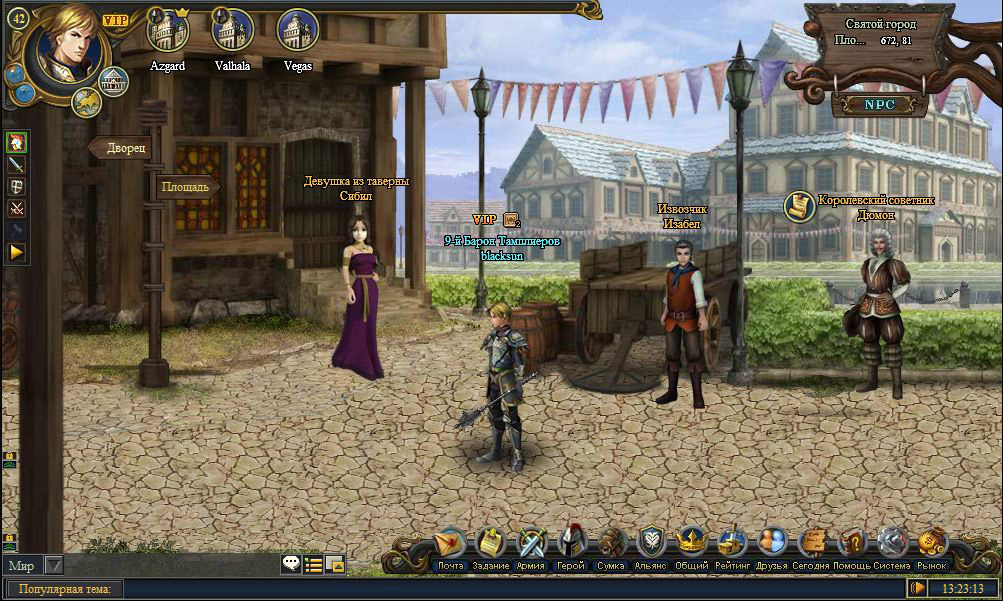This screenshot has height=601, width=1003.
Task: Open the Сумка bag inventory
Action: pos(611,544)
